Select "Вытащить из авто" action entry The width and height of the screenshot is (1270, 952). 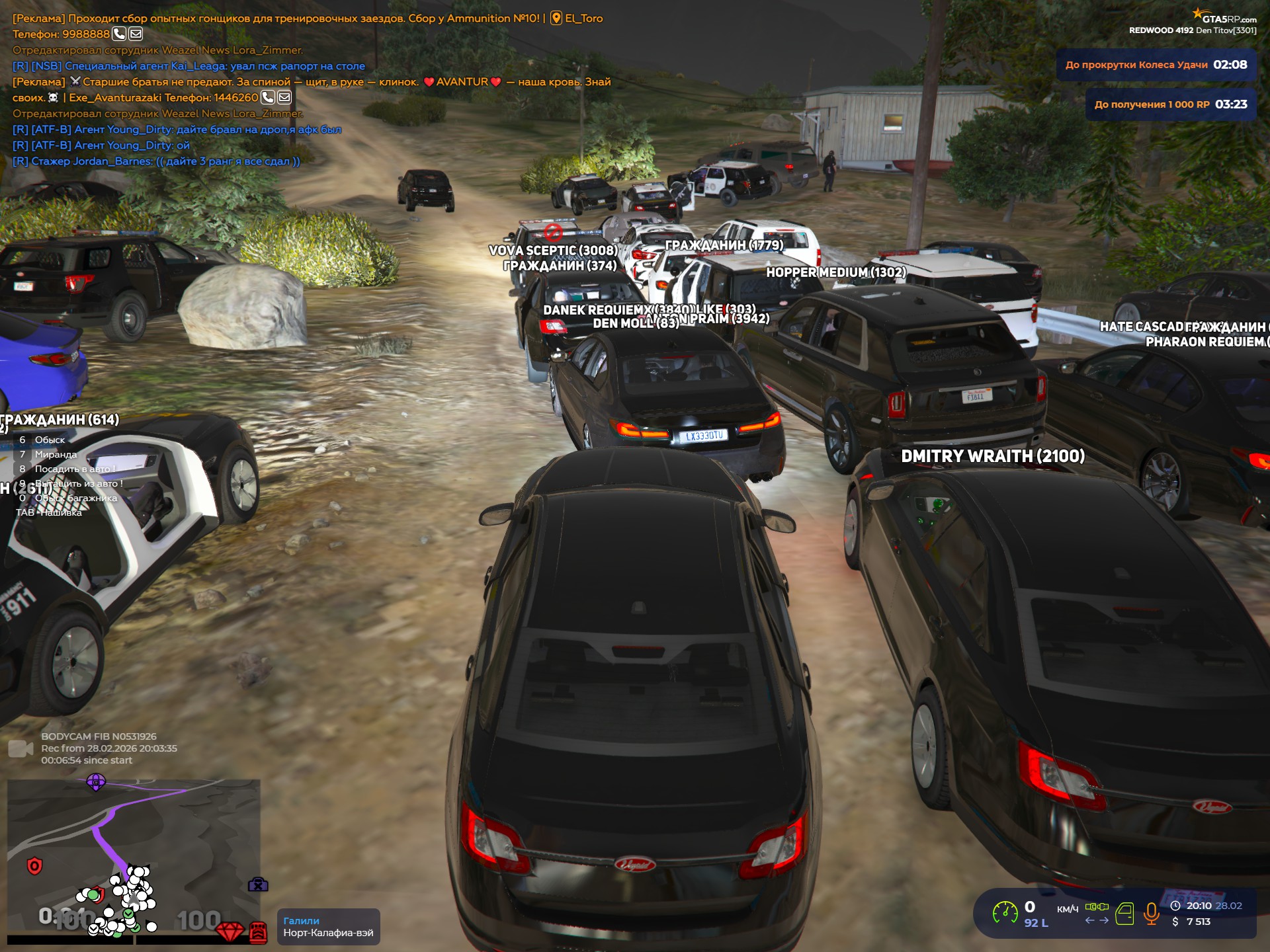click(x=78, y=484)
